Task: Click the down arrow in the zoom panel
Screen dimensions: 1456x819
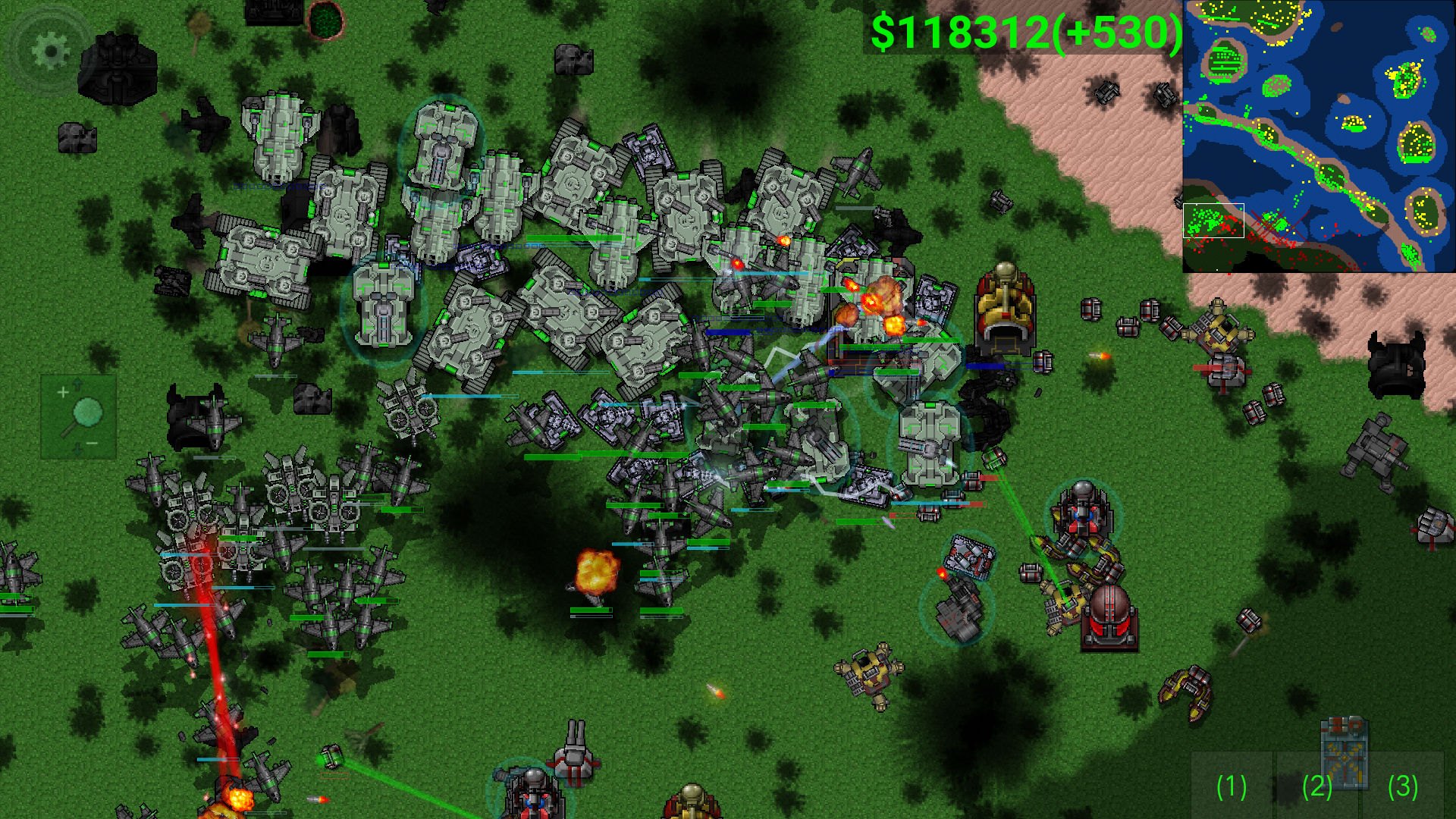Action: [77, 450]
